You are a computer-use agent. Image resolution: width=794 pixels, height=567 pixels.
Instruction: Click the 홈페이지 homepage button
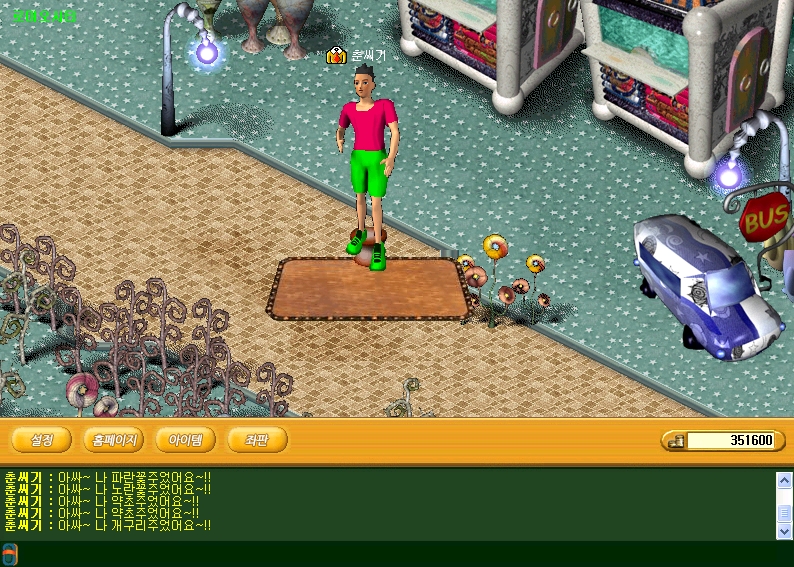tap(114, 440)
